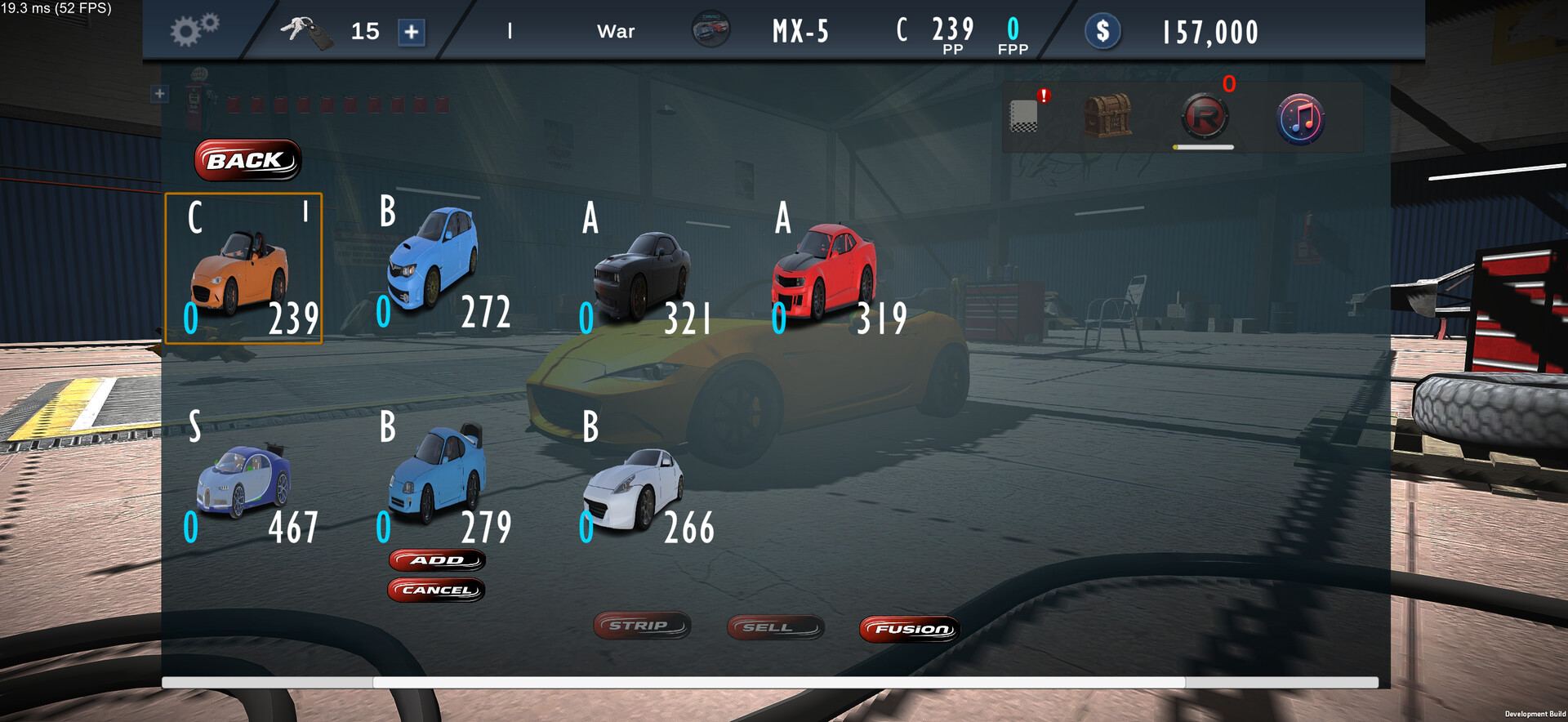Click the SELL button
This screenshot has height=722, width=1568.
tap(775, 627)
